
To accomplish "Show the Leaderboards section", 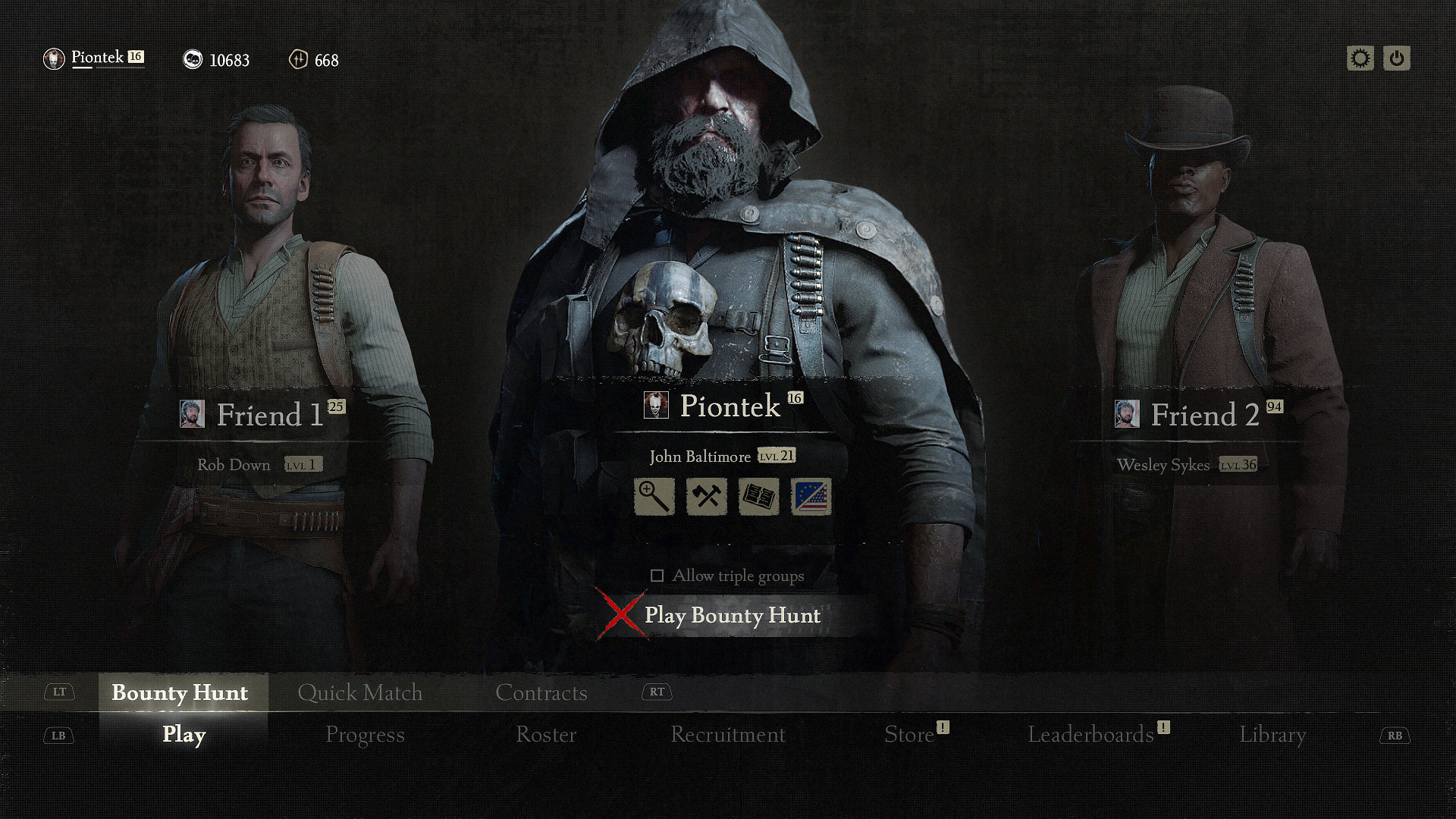I will 1090,735.
